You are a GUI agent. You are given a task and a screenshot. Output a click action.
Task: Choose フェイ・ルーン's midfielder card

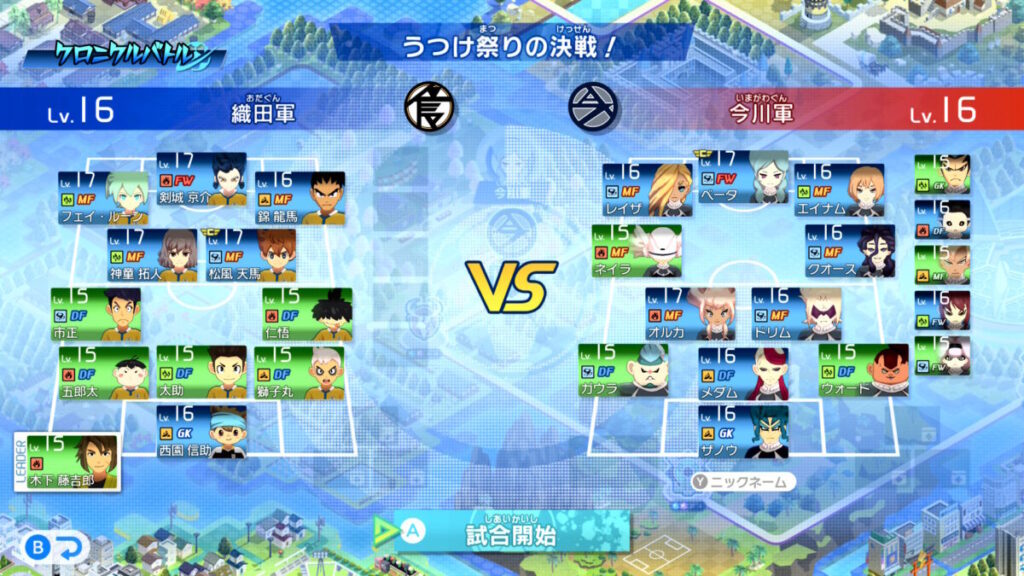coord(103,196)
